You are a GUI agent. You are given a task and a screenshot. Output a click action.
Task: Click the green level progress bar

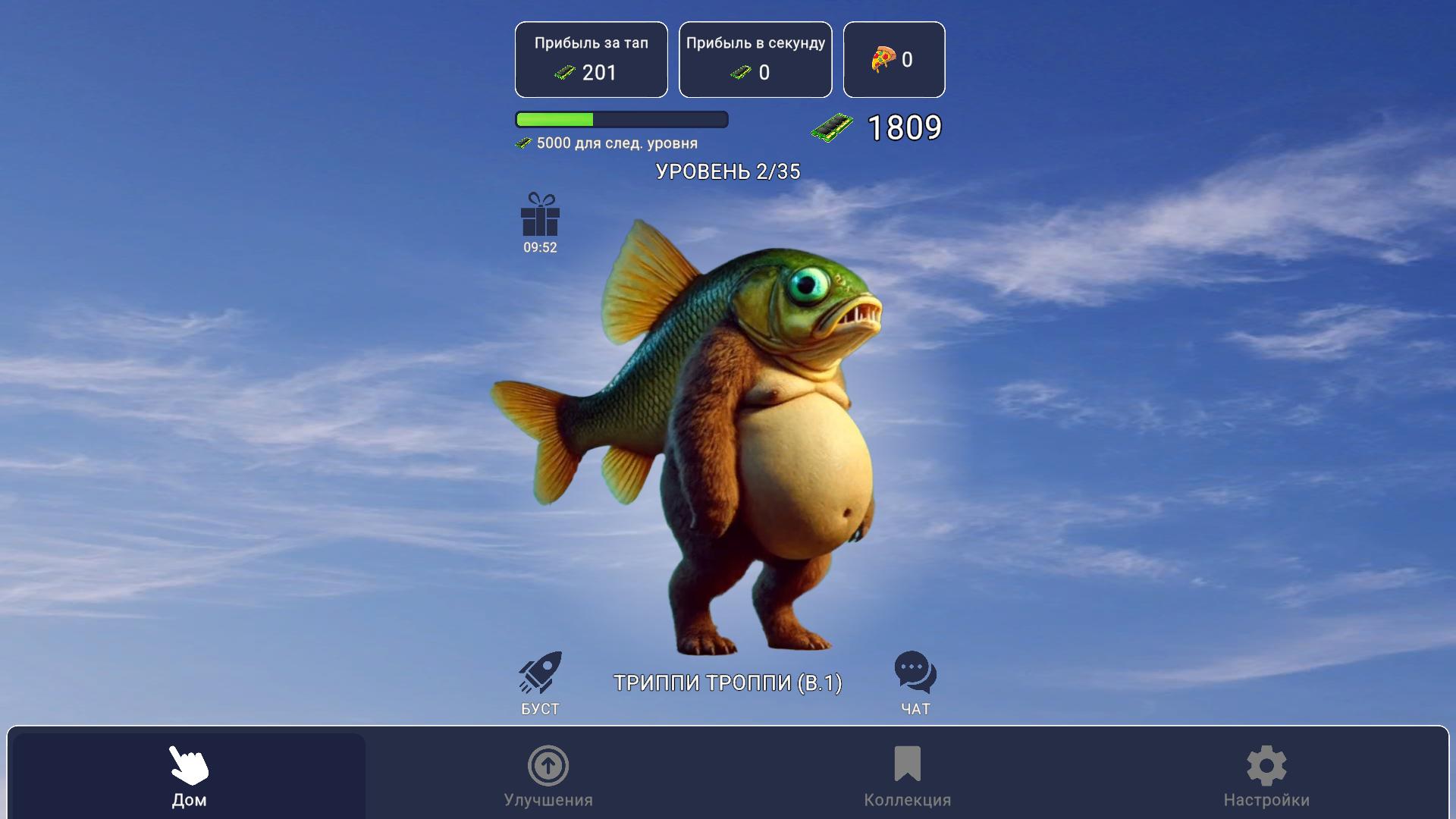556,120
